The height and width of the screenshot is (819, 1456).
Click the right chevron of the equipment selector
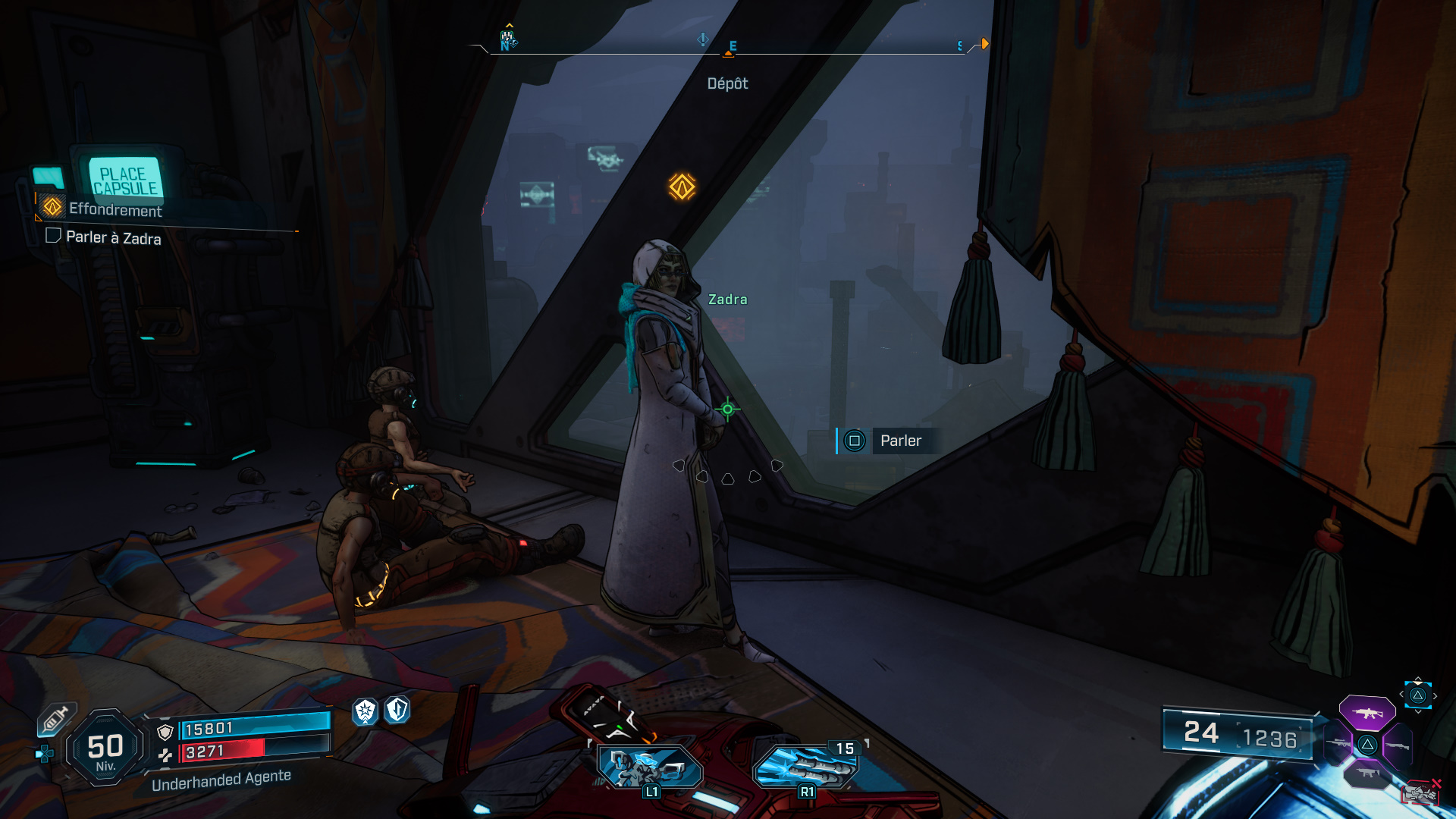pyautogui.click(x=1436, y=695)
